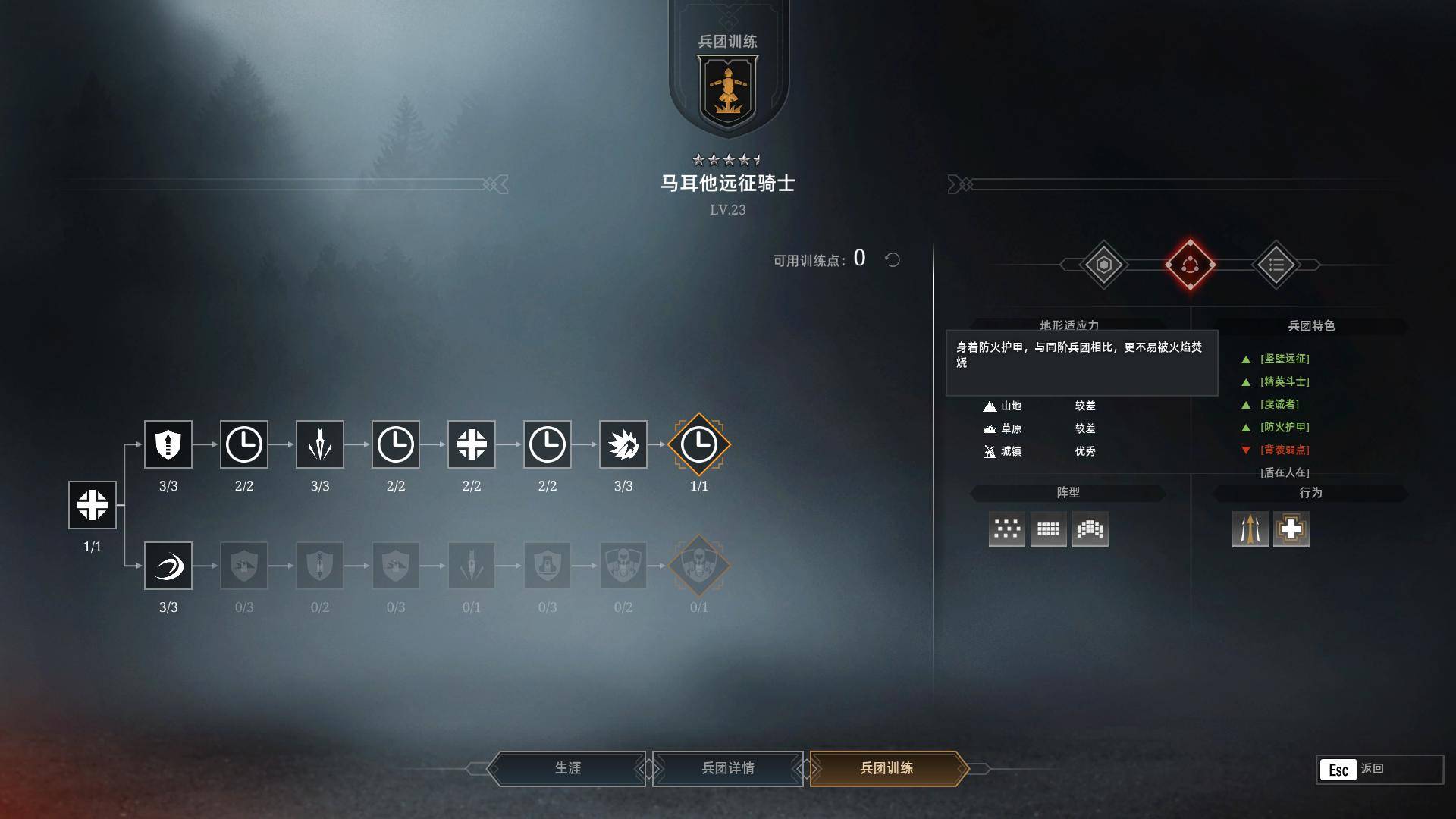This screenshot has width=1456, height=819.
Task: Choose the locked diamond final node
Action: click(699, 566)
